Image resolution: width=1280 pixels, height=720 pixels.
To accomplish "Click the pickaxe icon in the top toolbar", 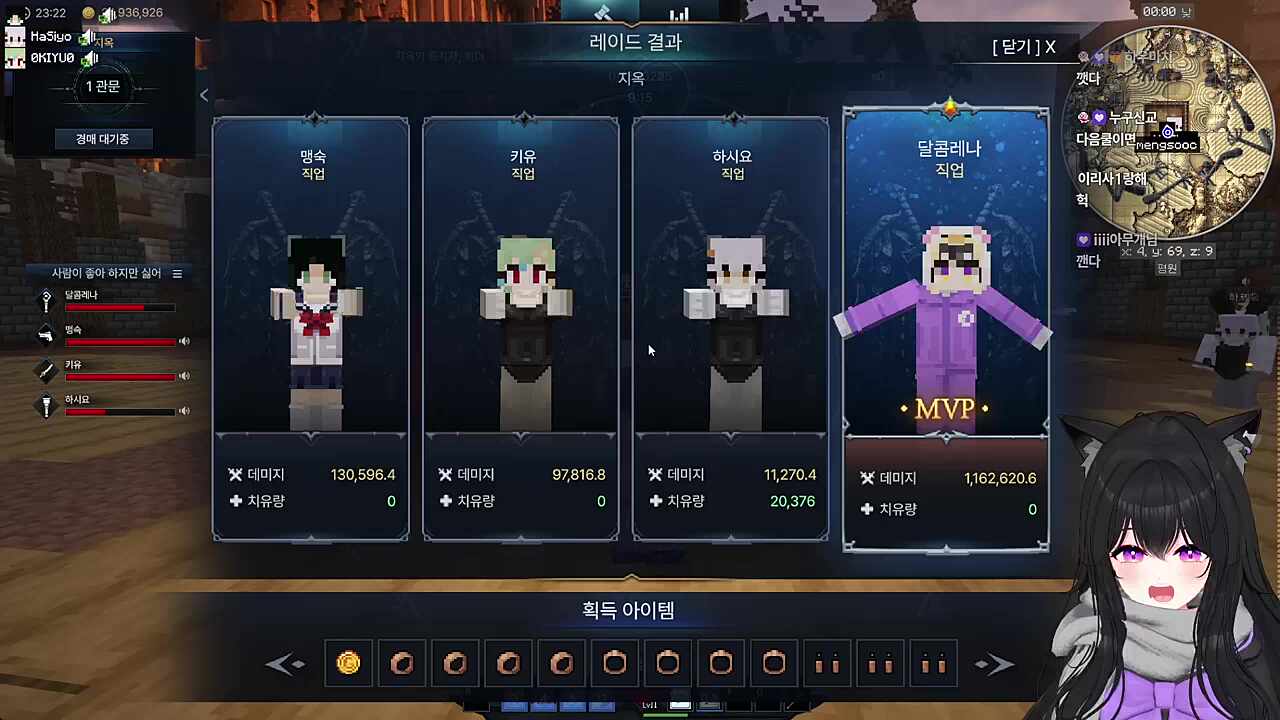I will point(604,13).
